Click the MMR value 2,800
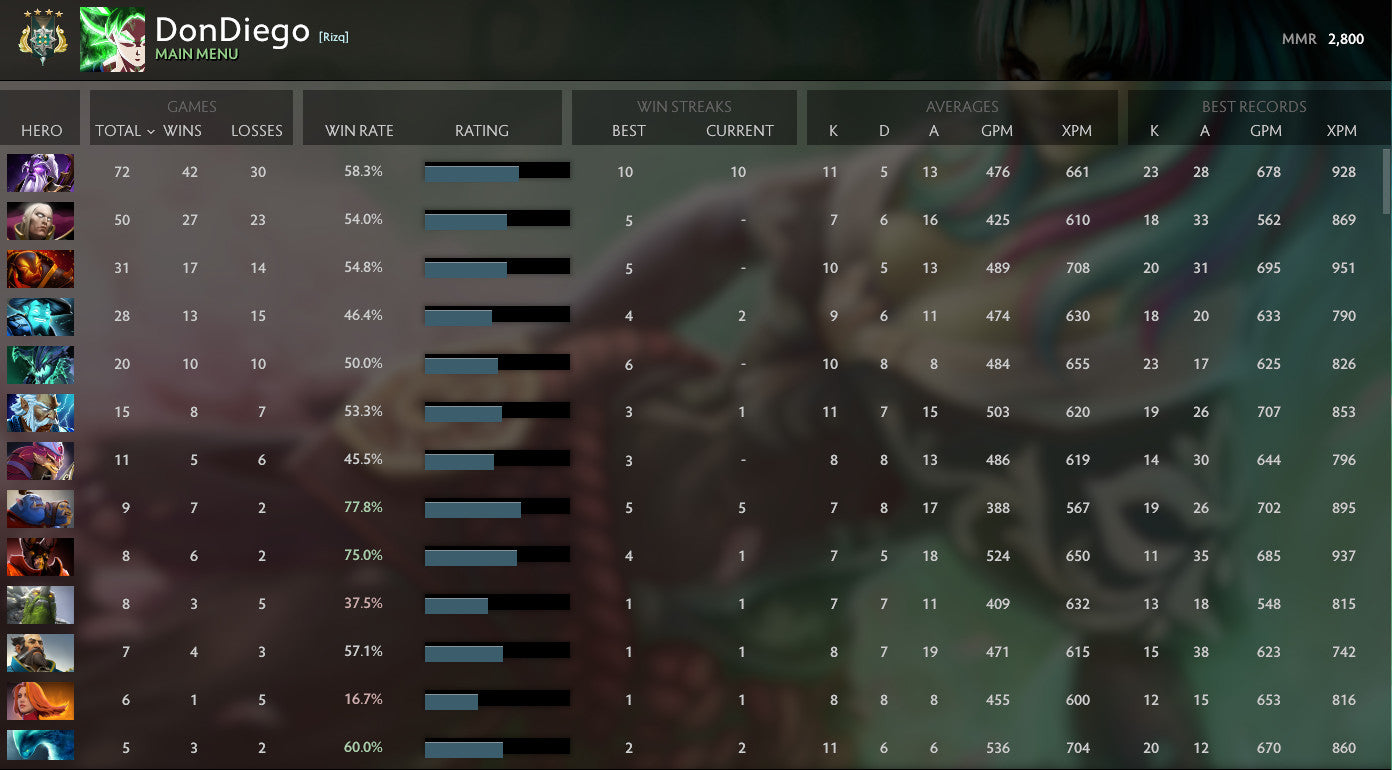 1347,39
